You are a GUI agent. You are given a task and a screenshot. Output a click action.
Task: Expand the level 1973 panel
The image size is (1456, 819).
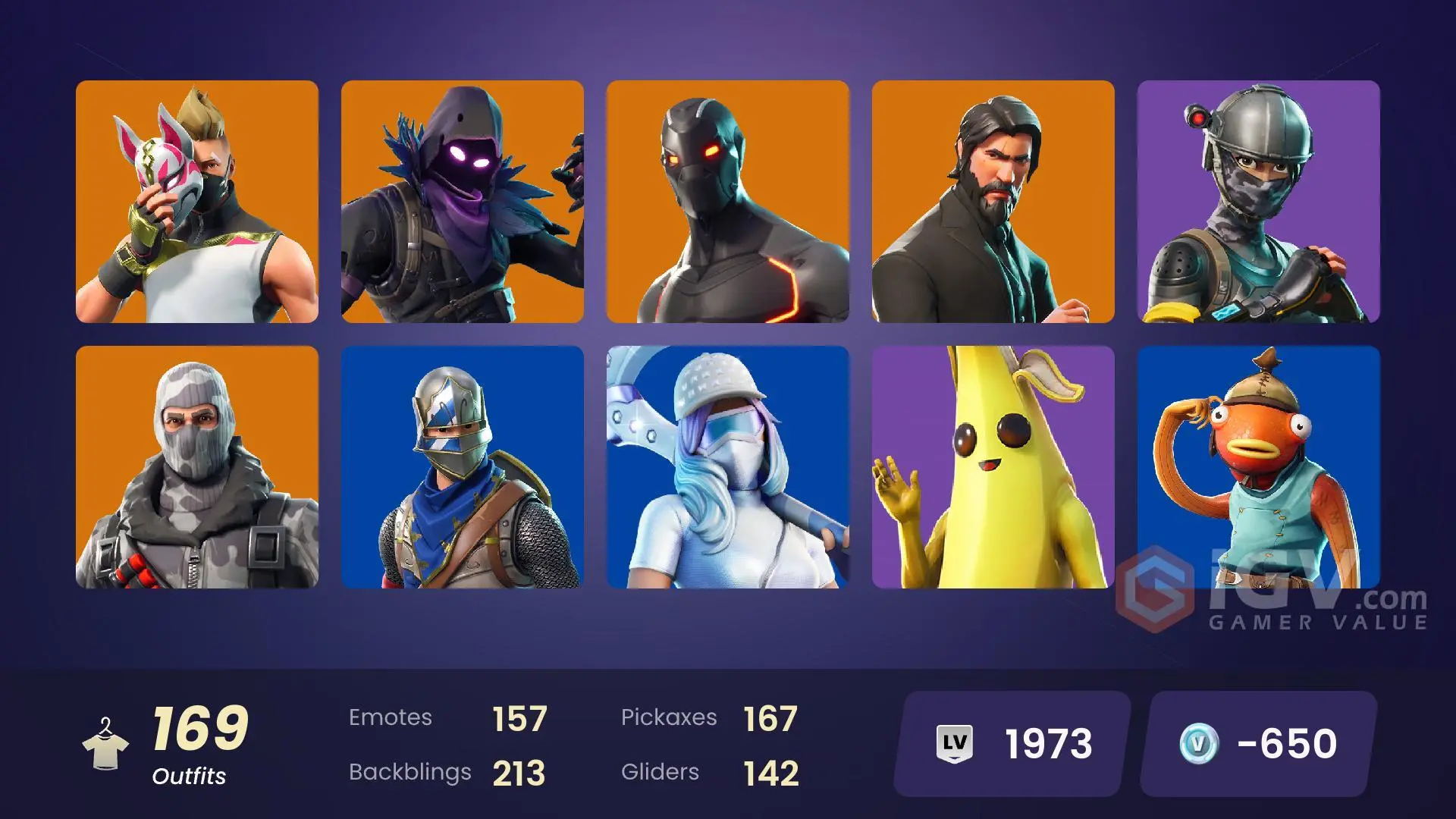coord(1009,743)
